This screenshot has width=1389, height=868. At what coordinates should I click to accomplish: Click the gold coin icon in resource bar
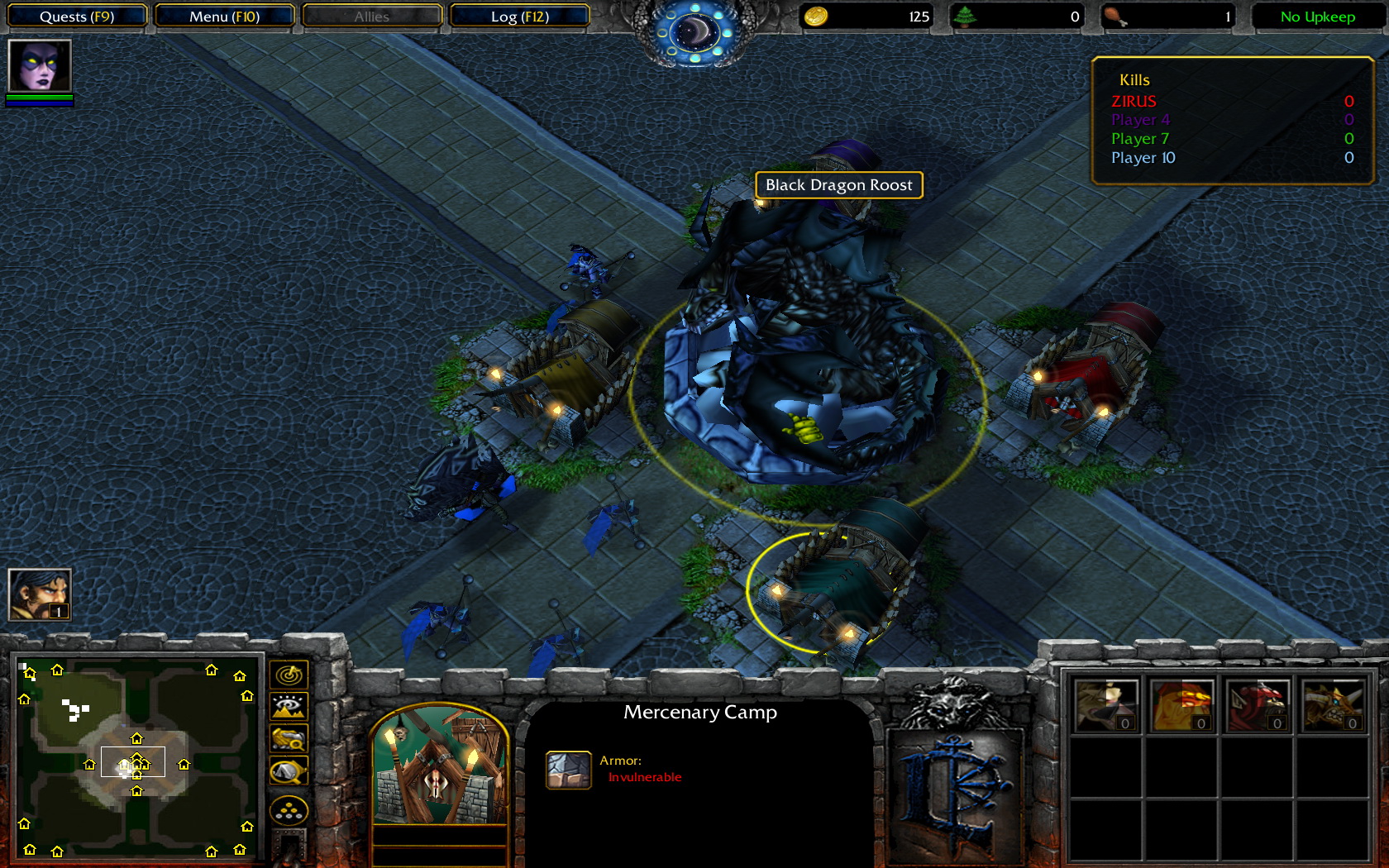(x=815, y=16)
